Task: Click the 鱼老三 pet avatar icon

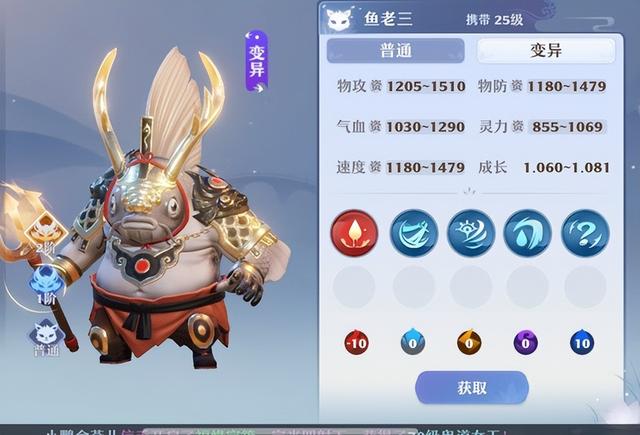Action: click(x=342, y=19)
